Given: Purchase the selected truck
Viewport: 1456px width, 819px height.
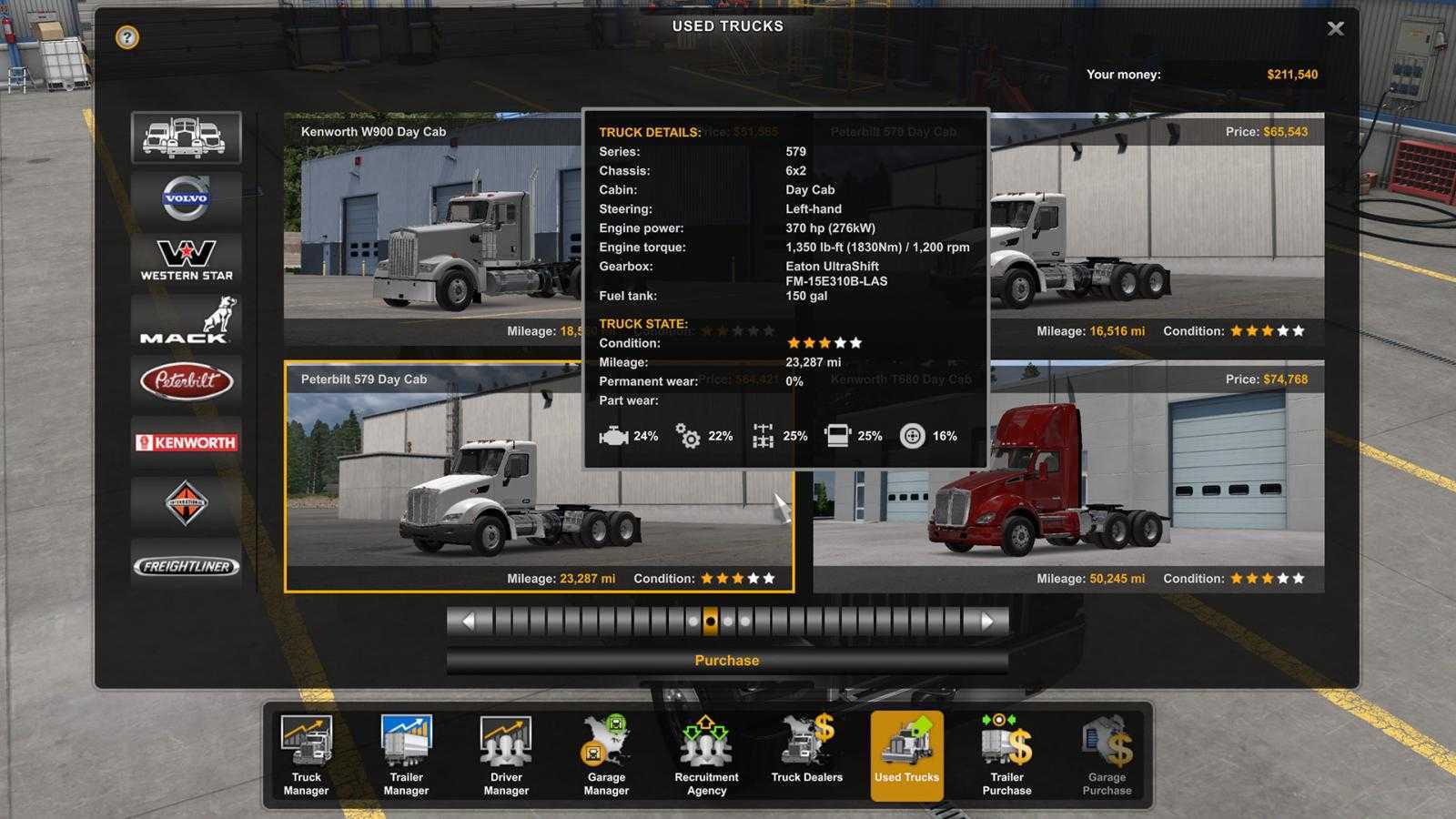Looking at the screenshot, I should point(726,661).
